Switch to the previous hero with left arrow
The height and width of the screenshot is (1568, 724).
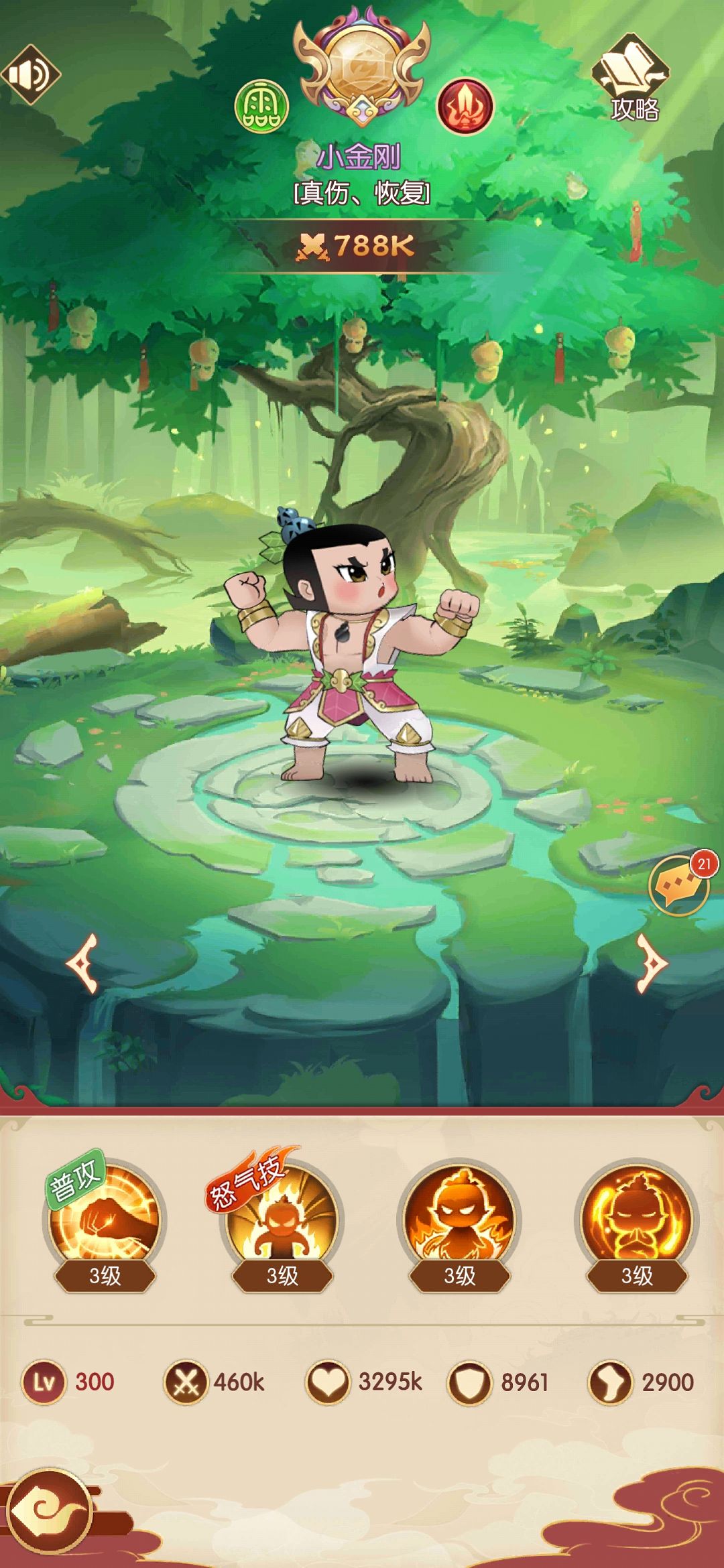83,963
